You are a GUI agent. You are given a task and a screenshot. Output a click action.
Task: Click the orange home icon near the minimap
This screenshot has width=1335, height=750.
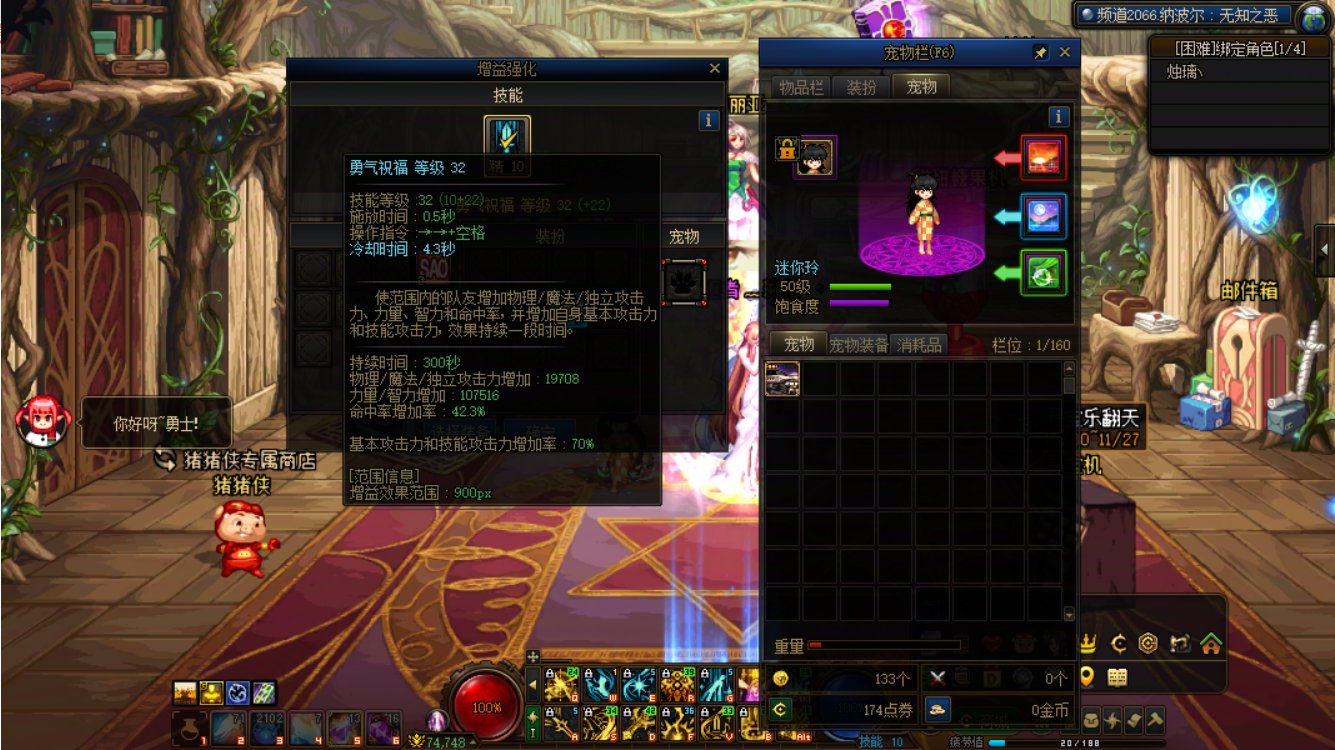[x=1213, y=643]
